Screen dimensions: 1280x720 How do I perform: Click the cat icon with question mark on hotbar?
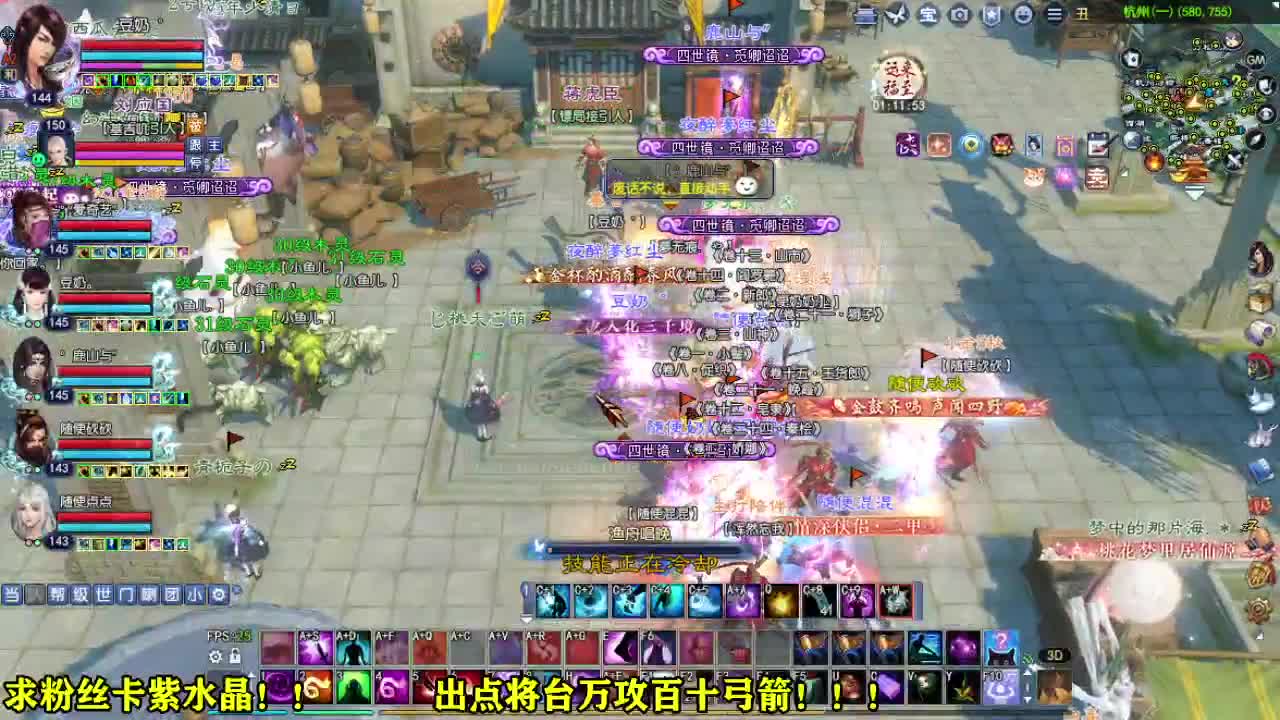point(1000,648)
